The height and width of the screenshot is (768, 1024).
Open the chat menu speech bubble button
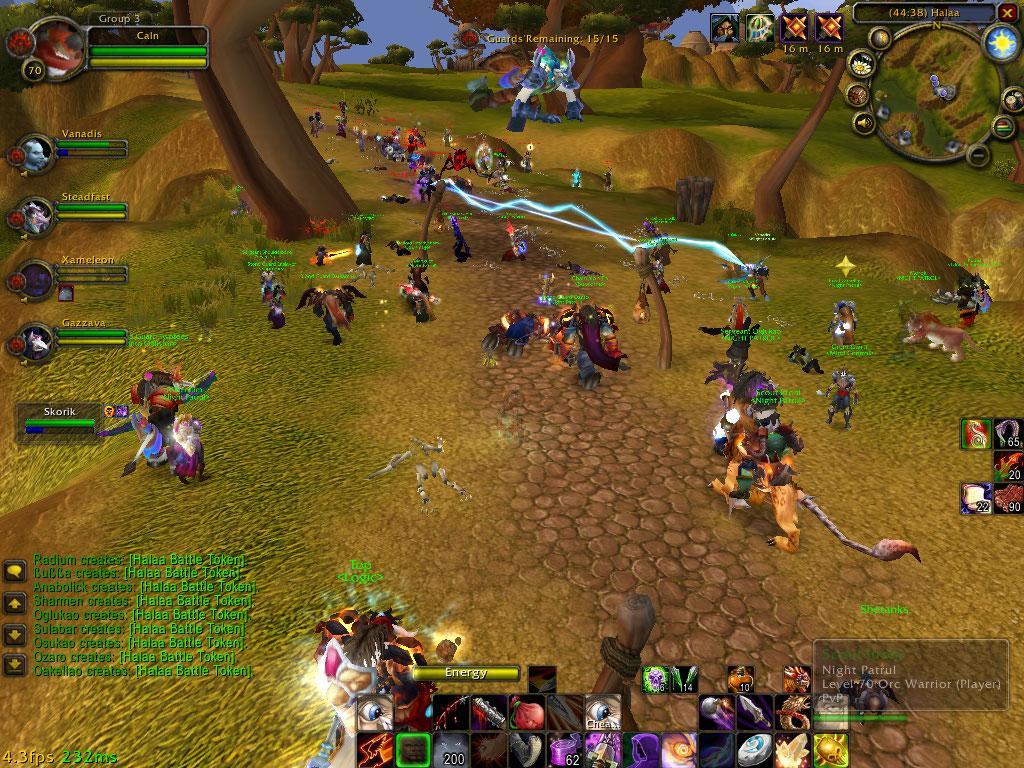15,571
